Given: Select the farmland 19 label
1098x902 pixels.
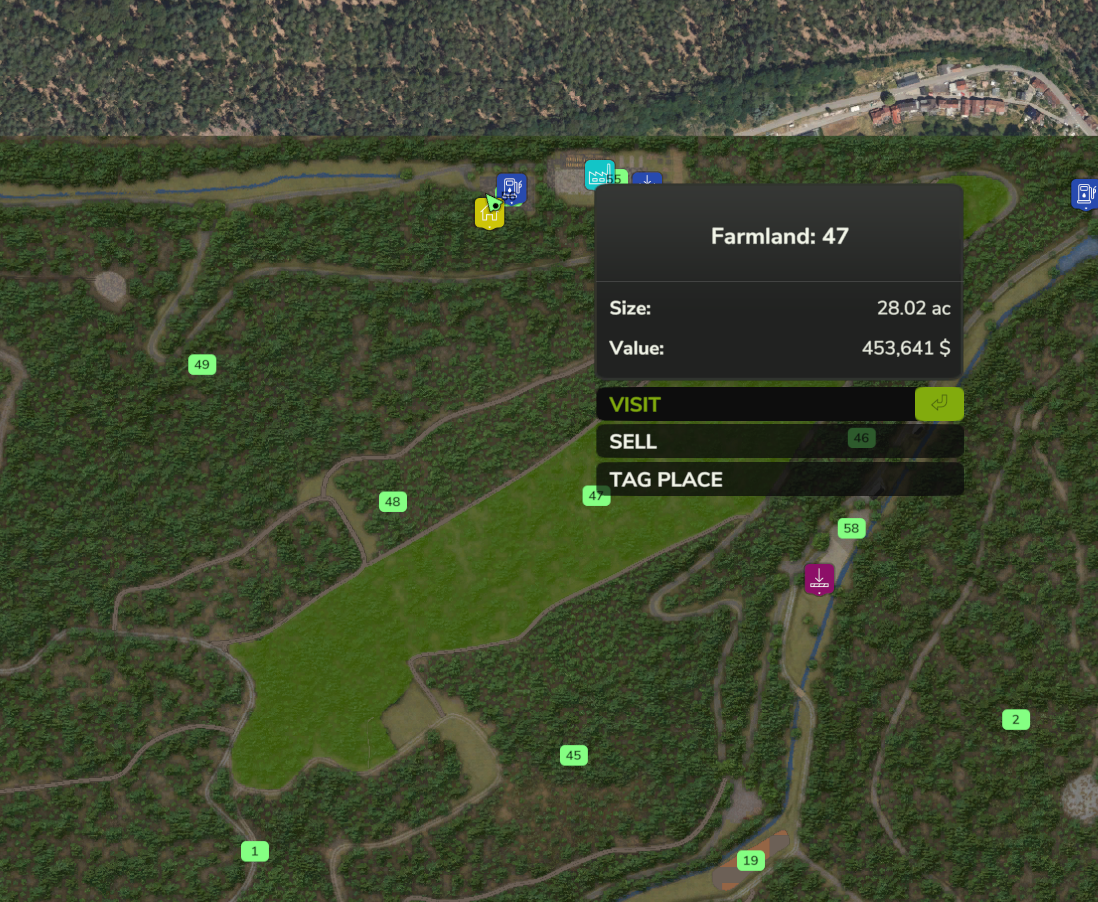Looking at the screenshot, I should click(750, 860).
